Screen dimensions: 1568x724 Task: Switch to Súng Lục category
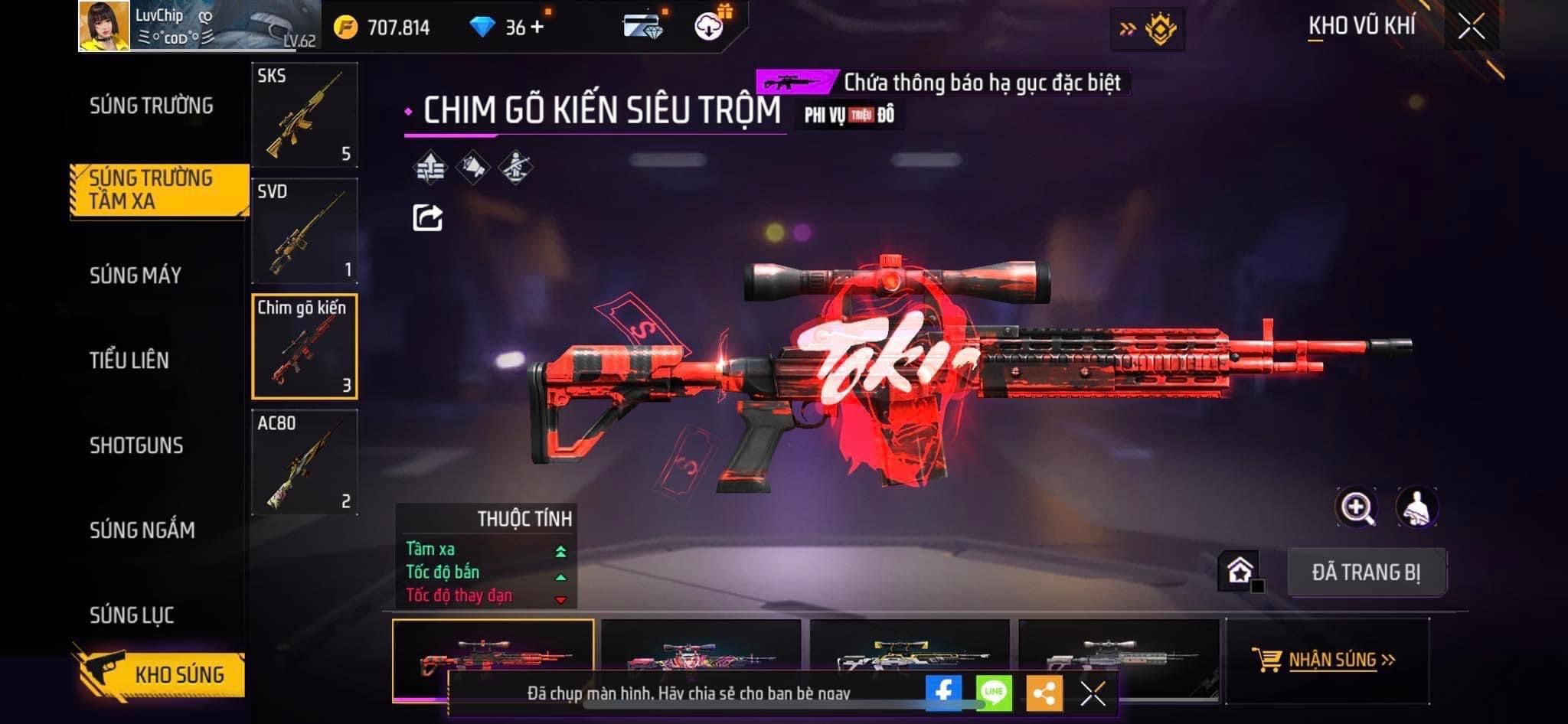coord(132,615)
